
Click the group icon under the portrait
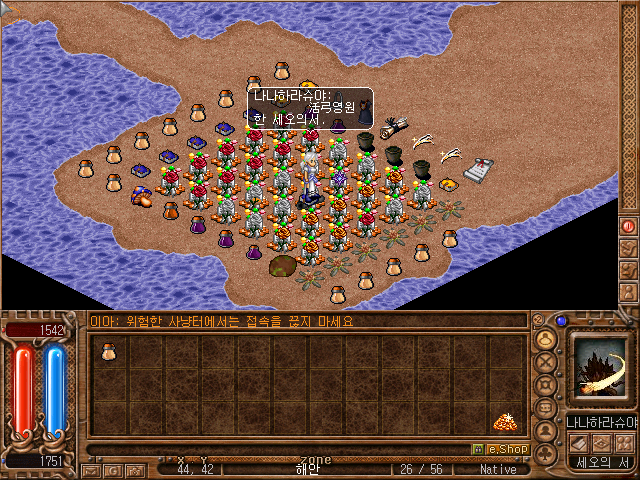point(624,443)
